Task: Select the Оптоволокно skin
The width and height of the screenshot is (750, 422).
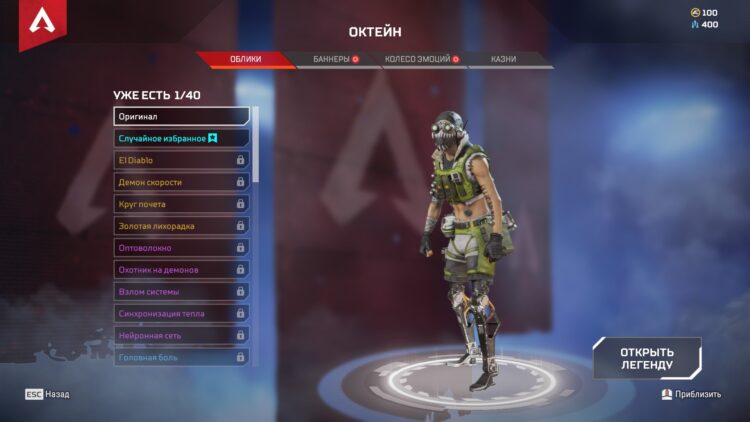Action: [x=181, y=247]
